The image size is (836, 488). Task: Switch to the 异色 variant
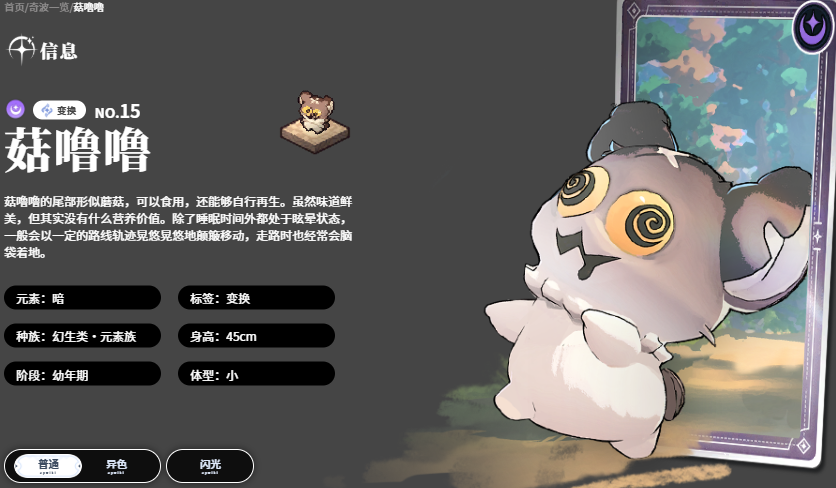[117, 466]
